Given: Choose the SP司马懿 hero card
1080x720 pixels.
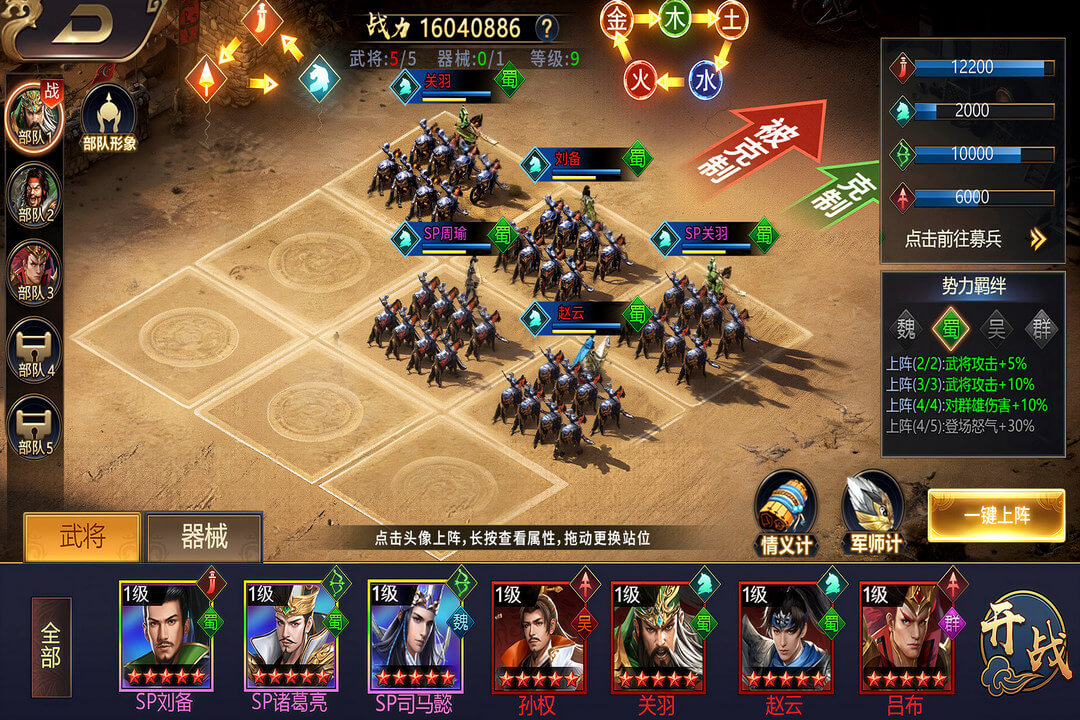Looking at the screenshot, I should point(414,636).
